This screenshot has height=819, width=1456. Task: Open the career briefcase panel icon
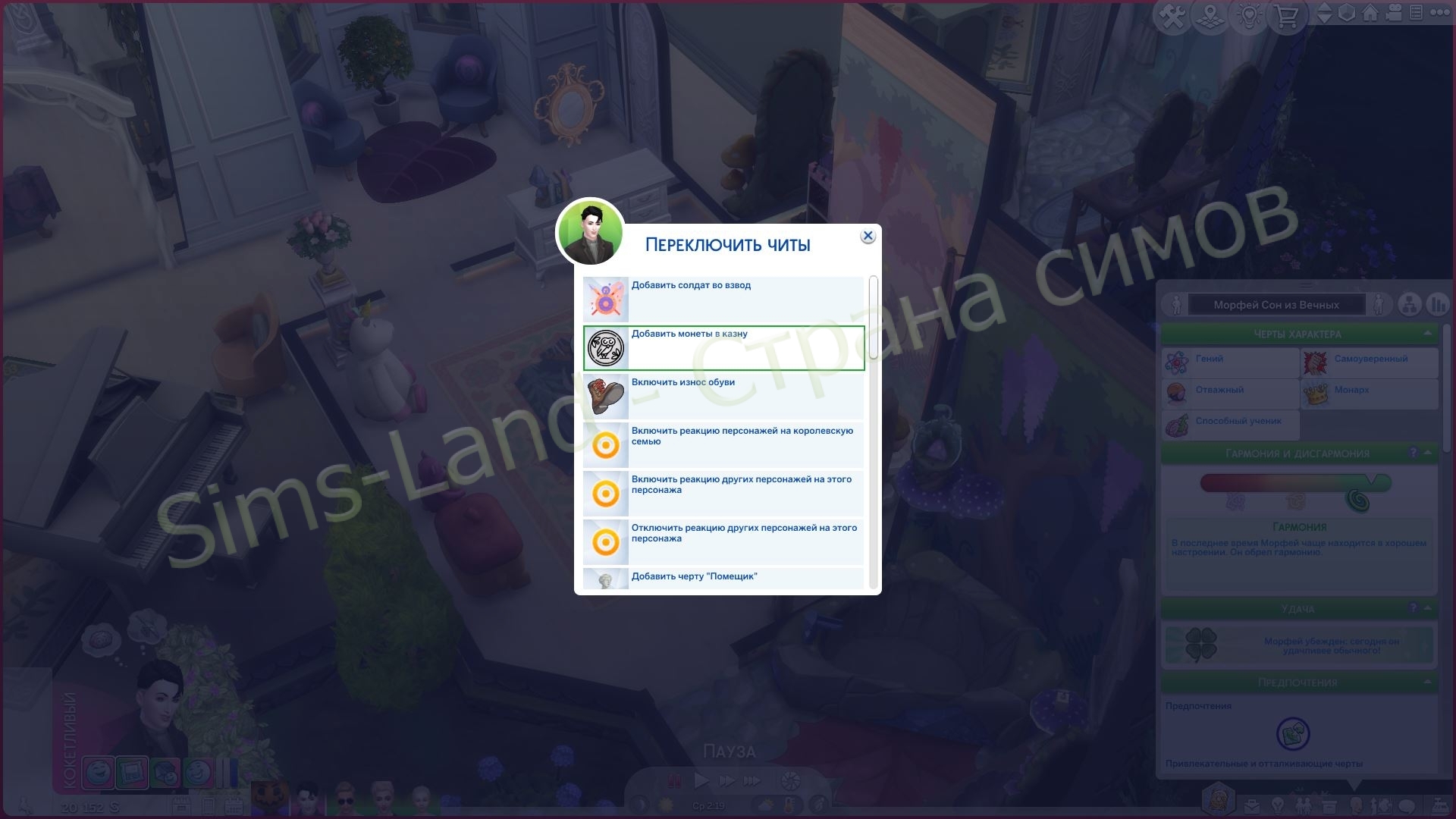pos(1252,805)
